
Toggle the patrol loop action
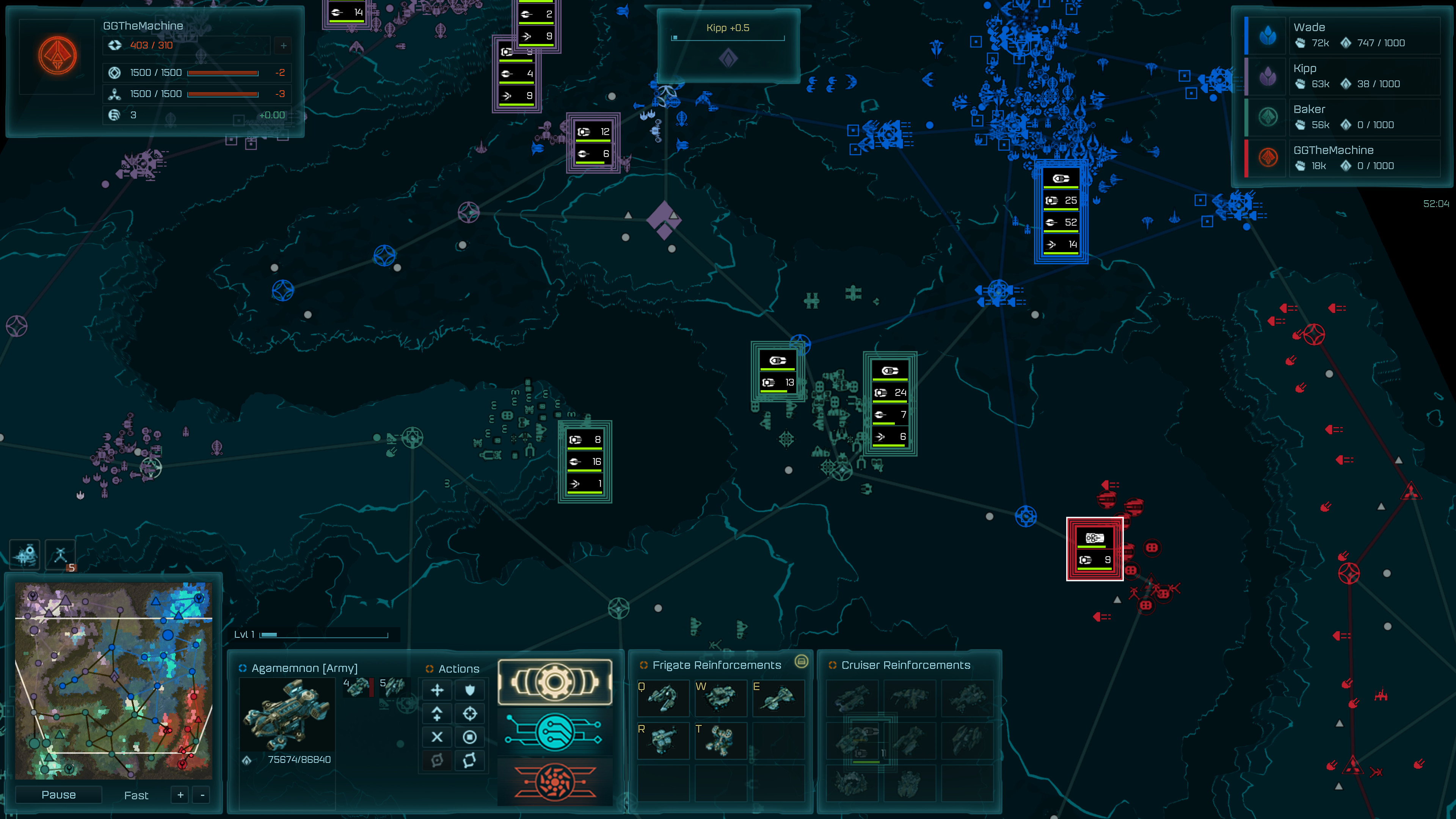(x=470, y=760)
